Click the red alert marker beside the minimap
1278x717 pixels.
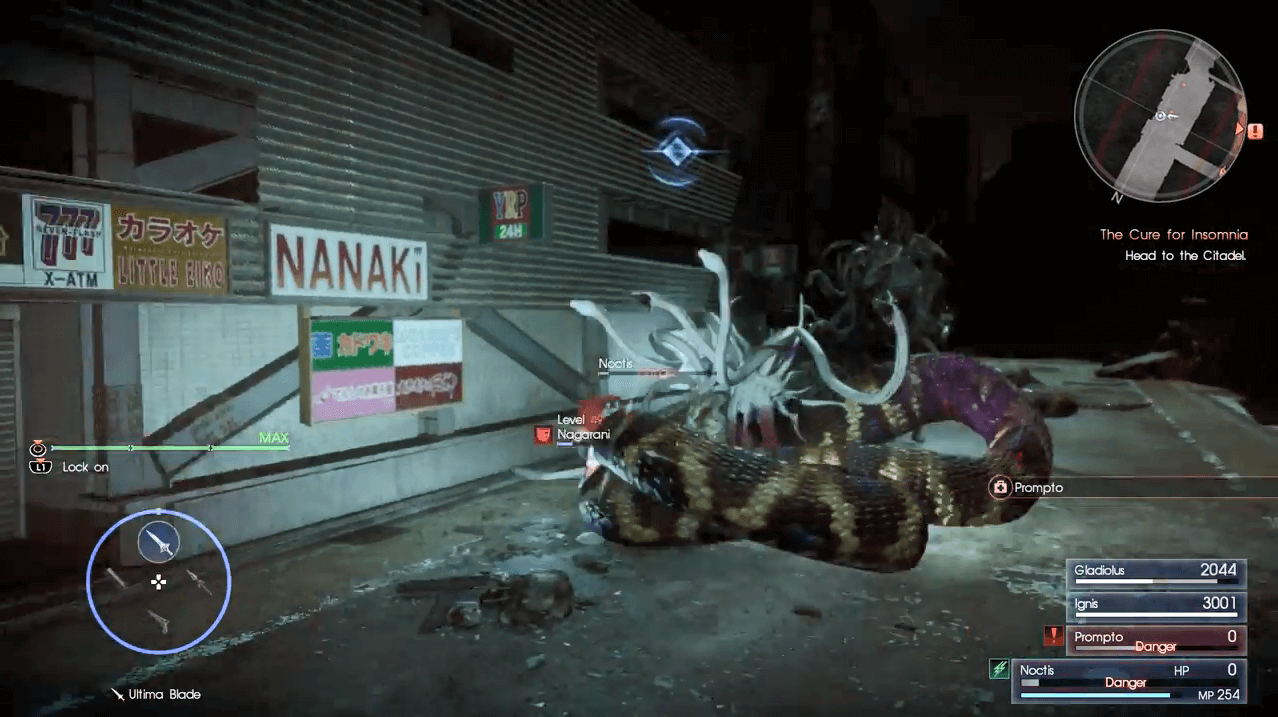pos(1254,130)
